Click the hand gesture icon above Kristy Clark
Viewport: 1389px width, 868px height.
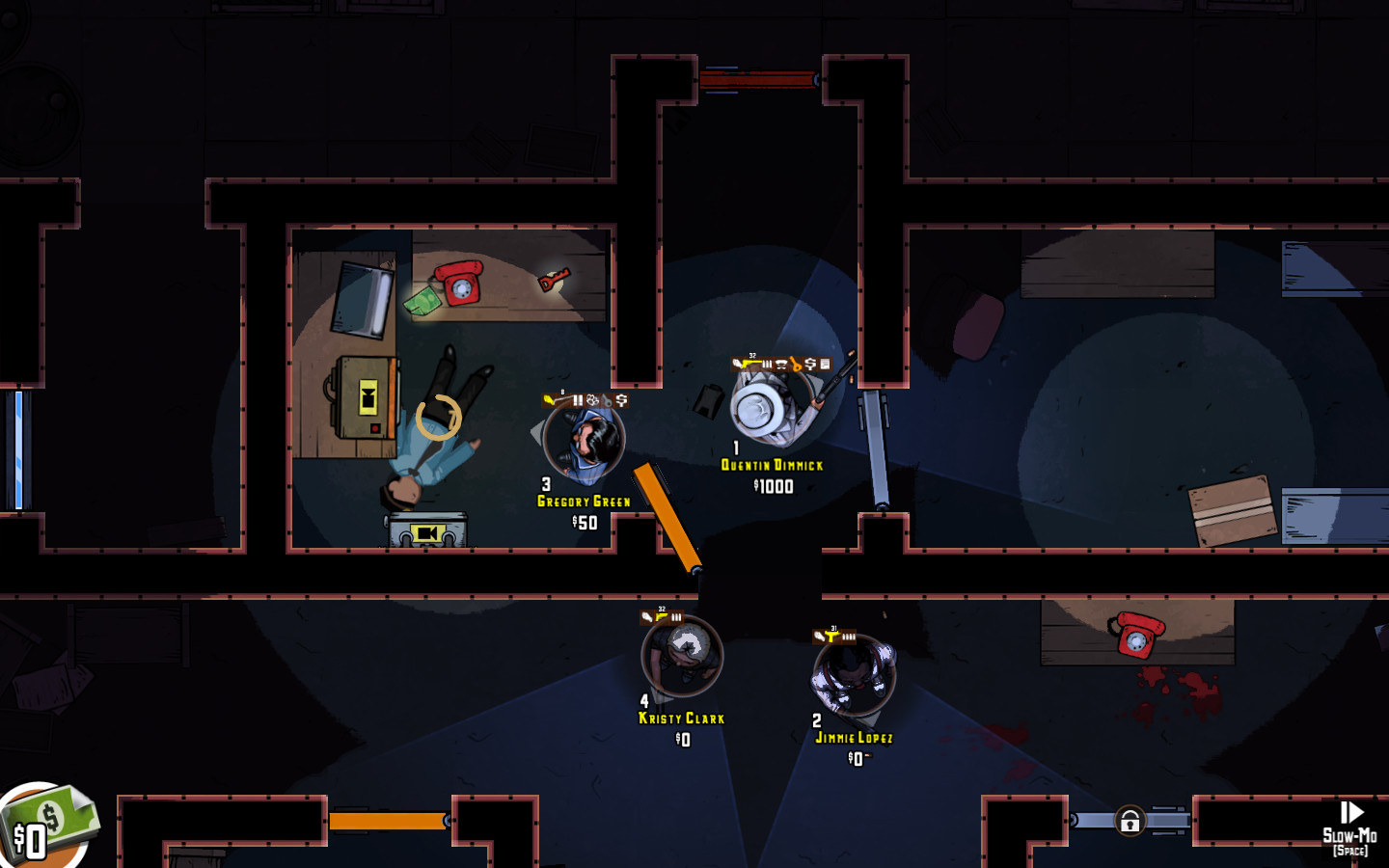pyautogui.click(x=647, y=616)
